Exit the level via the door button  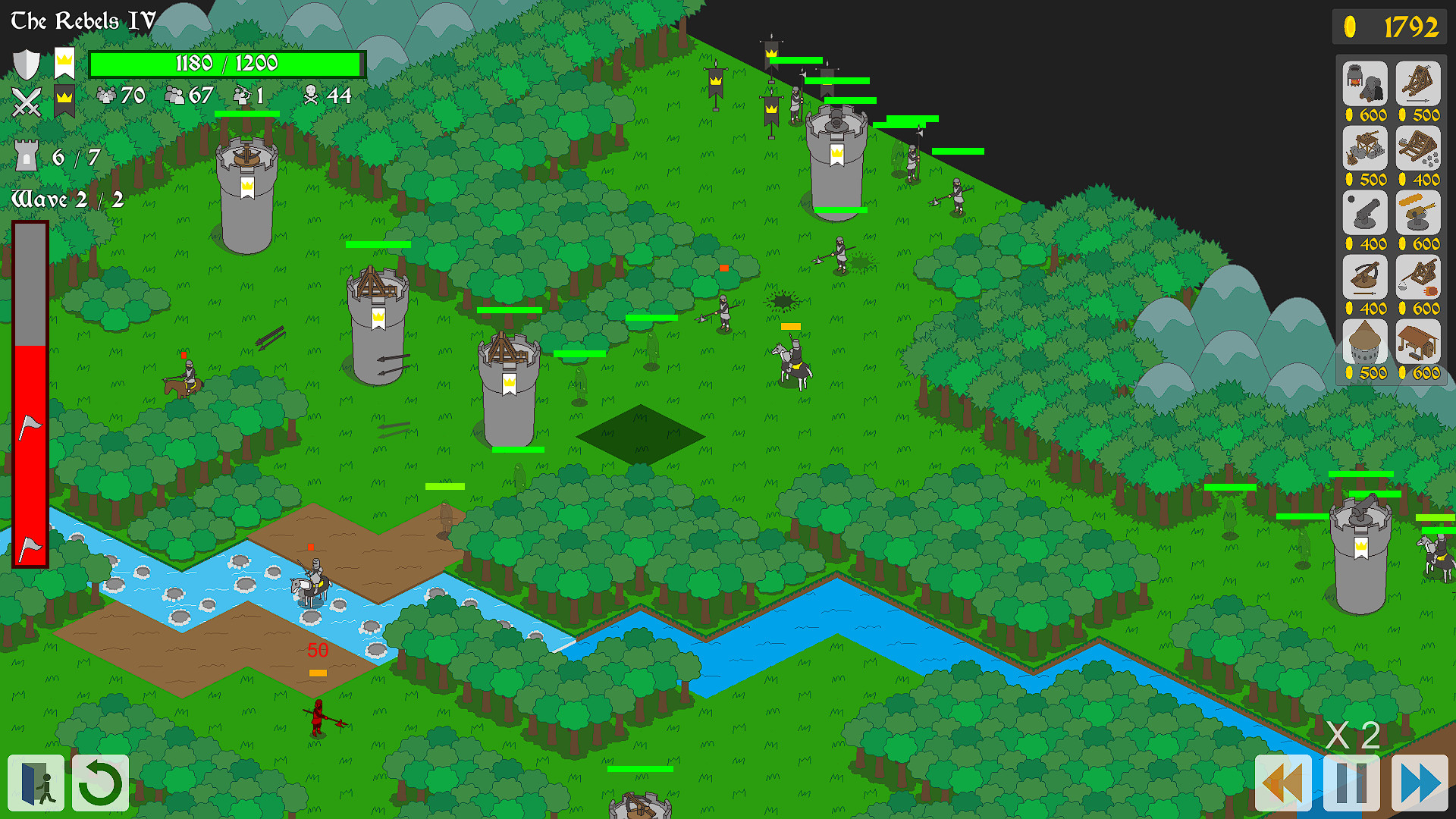(36, 784)
